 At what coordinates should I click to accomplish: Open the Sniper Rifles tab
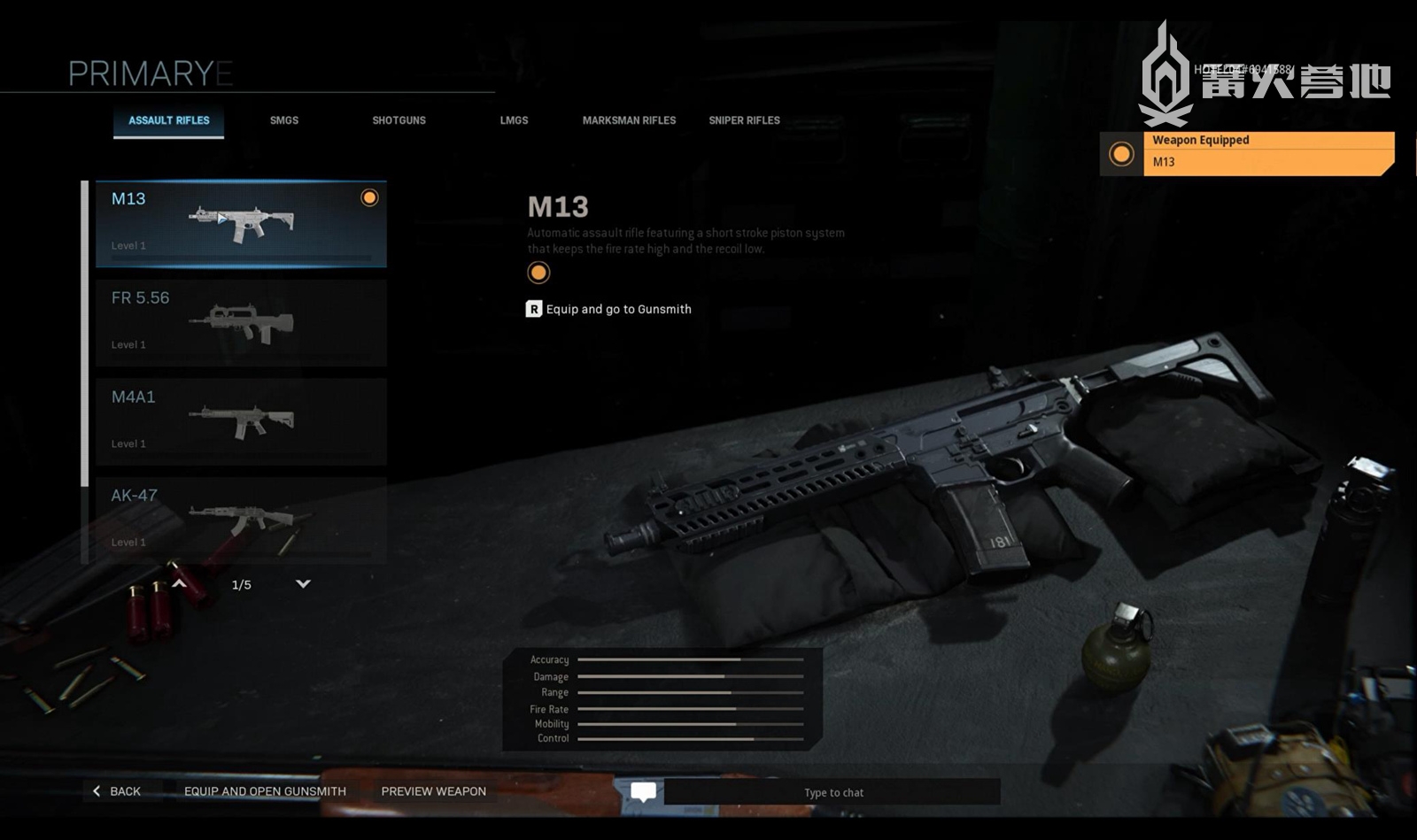(x=744, y=120)
